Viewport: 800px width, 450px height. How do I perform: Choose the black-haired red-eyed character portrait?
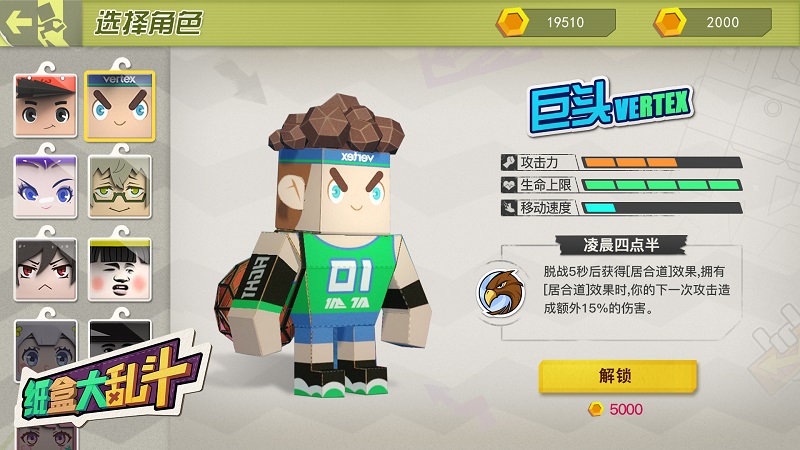[45, 270]
